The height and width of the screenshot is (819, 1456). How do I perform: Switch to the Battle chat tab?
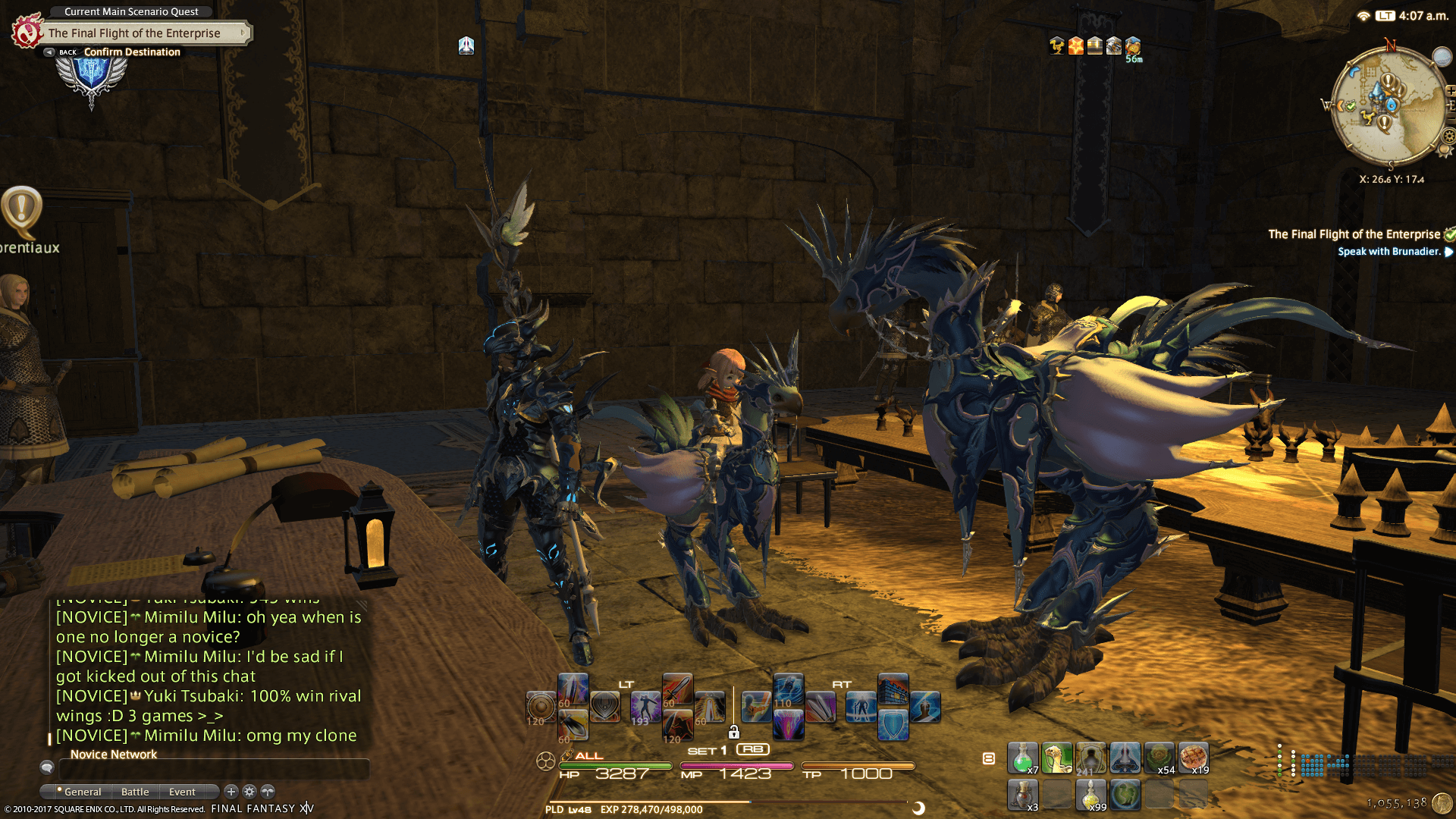coord(135,792)
